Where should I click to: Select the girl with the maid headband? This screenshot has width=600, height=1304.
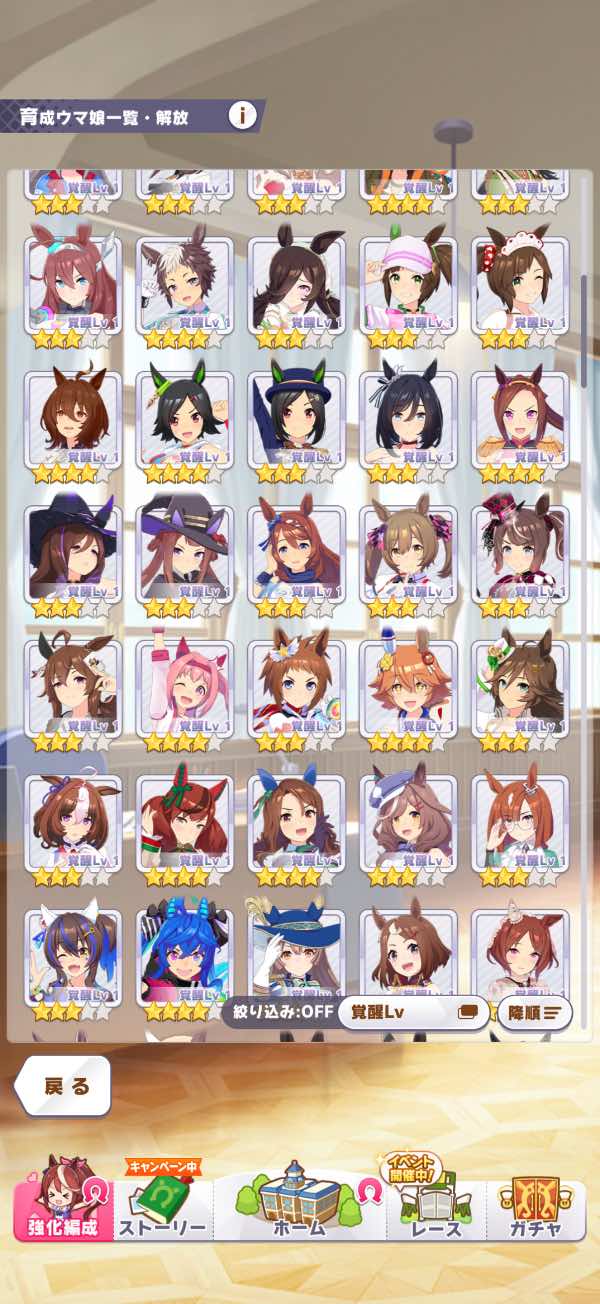tap(519, 283)
